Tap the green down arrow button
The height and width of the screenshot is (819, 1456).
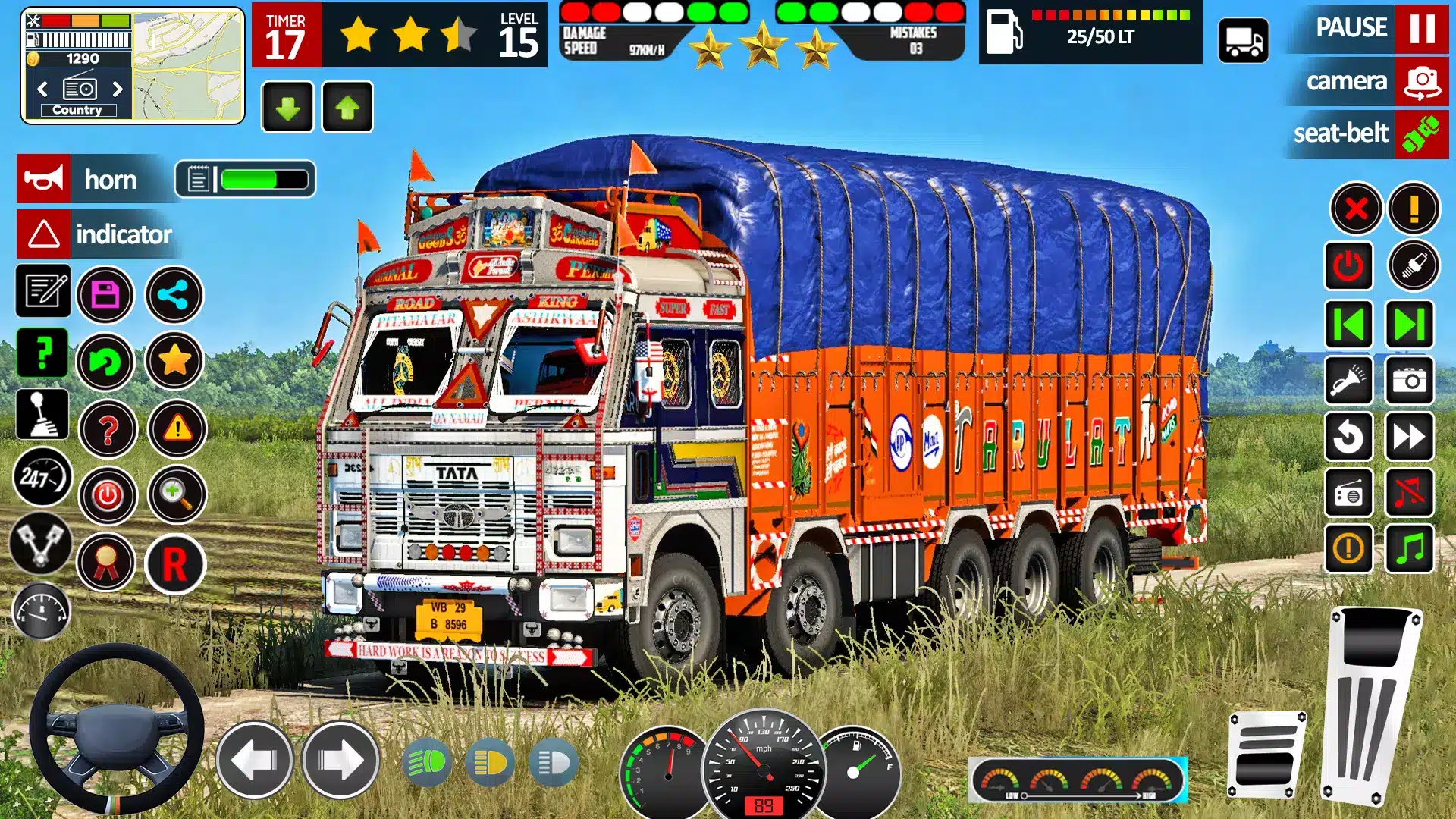287,108
